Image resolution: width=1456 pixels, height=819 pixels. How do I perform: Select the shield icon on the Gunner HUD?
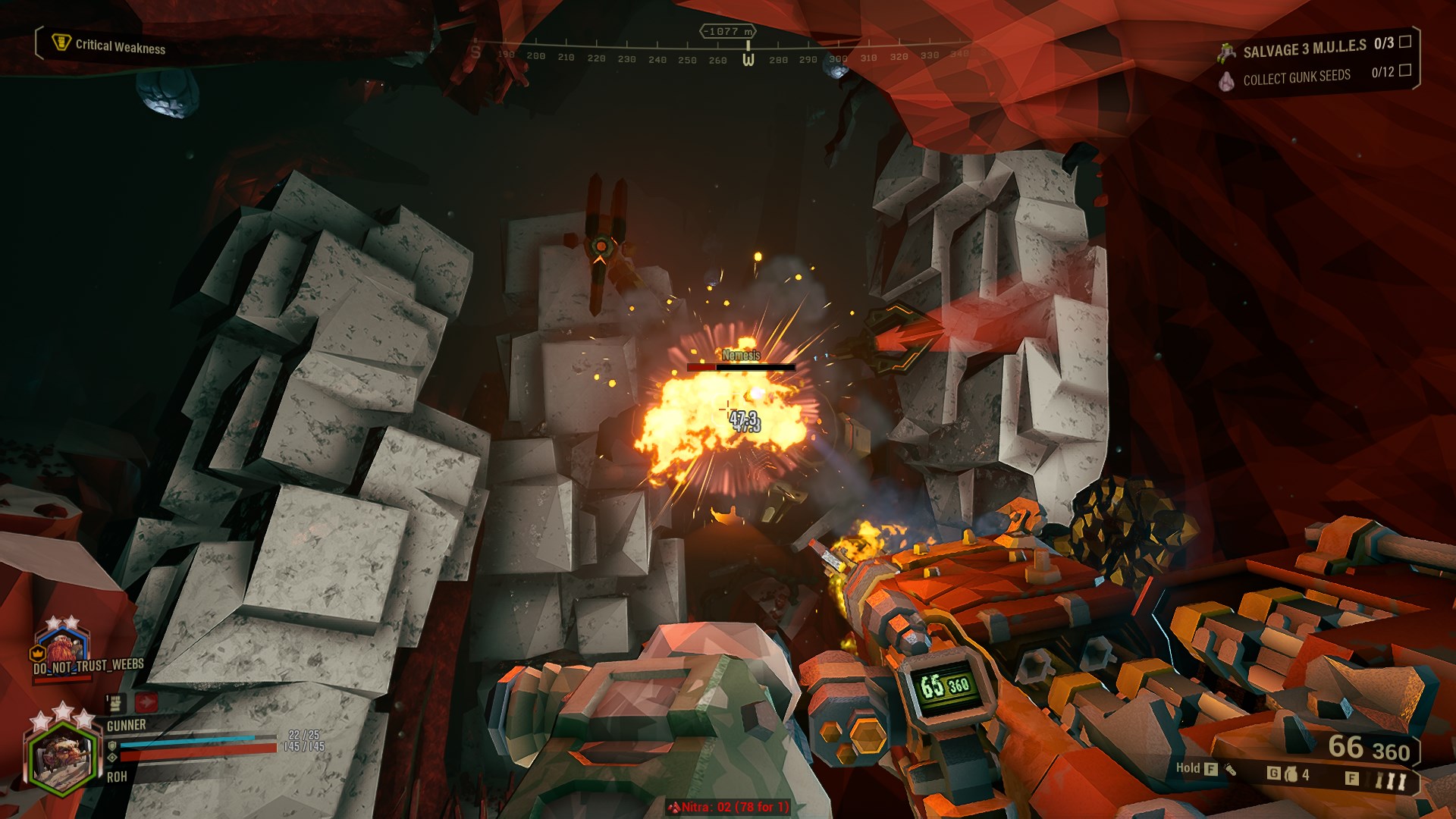click(x=112, y=747)
